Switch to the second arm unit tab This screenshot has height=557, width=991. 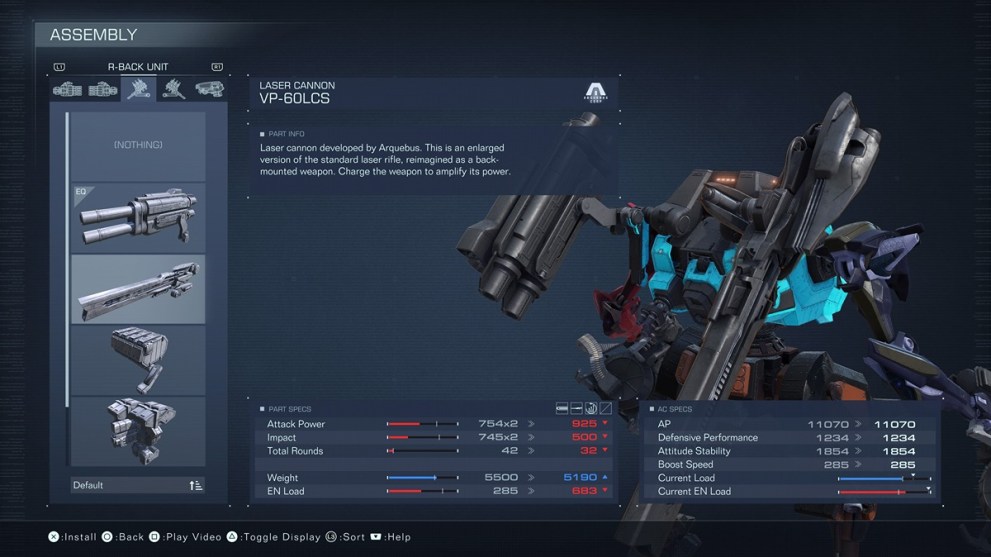coord(103,90)
